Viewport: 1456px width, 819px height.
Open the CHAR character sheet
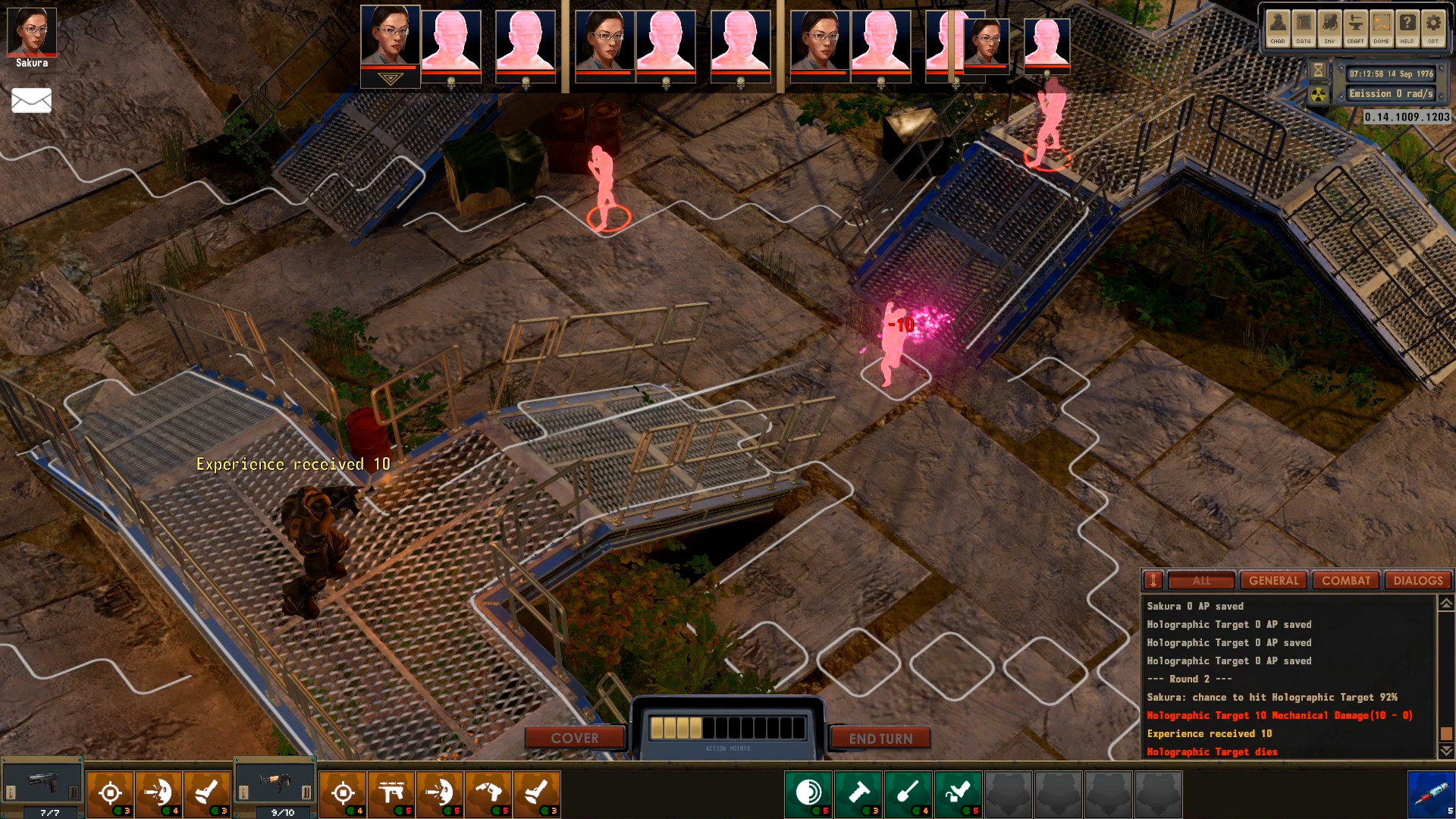pos(1278,27)
